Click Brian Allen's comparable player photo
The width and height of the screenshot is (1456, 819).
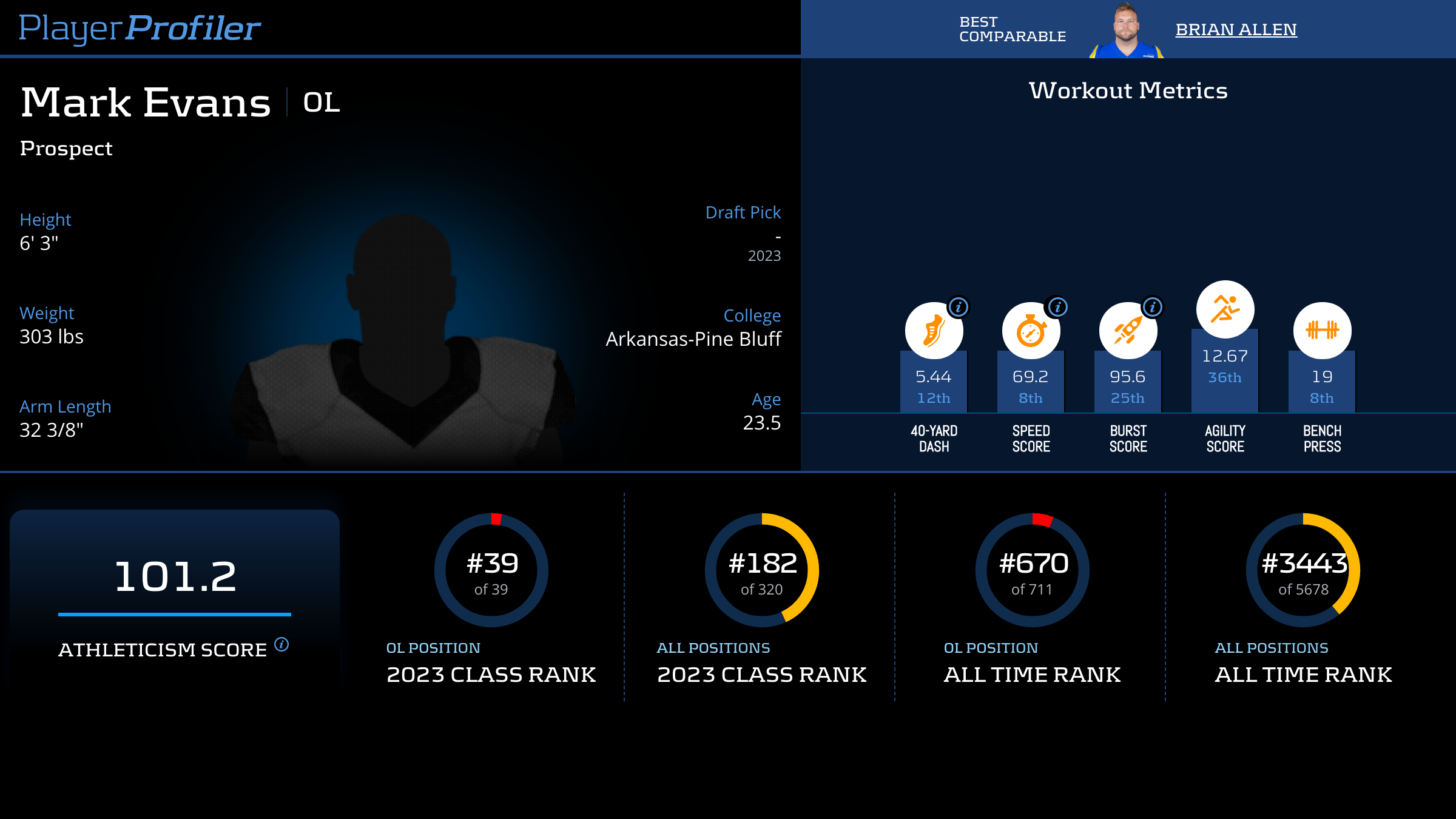pos(1126,31)
